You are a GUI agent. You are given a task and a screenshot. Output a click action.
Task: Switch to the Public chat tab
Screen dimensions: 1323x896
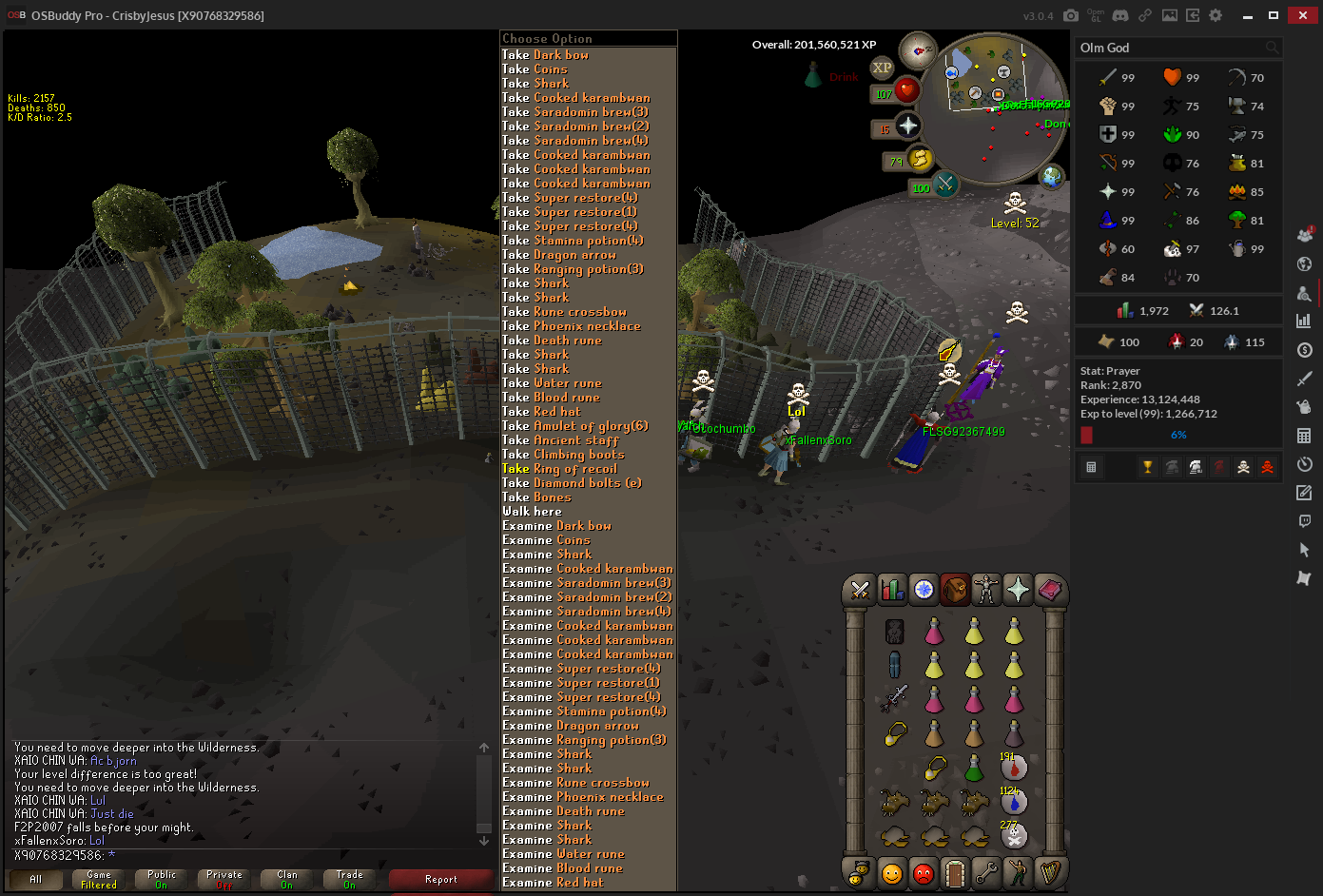(x=162, y=880)
